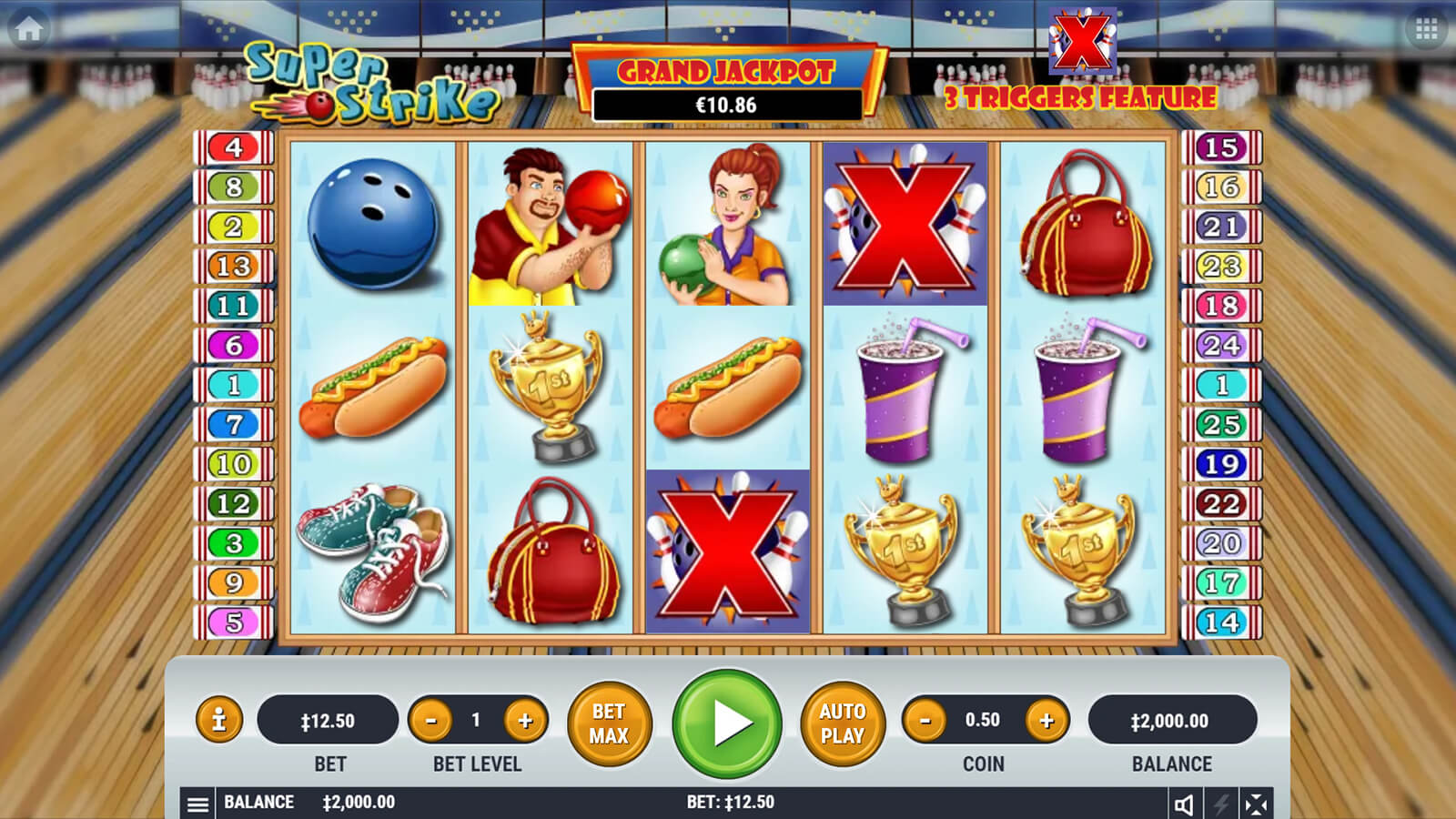Screen dimensions: 1456x819
Task: Increase the bet level with plus
Action: click(525, 722)
